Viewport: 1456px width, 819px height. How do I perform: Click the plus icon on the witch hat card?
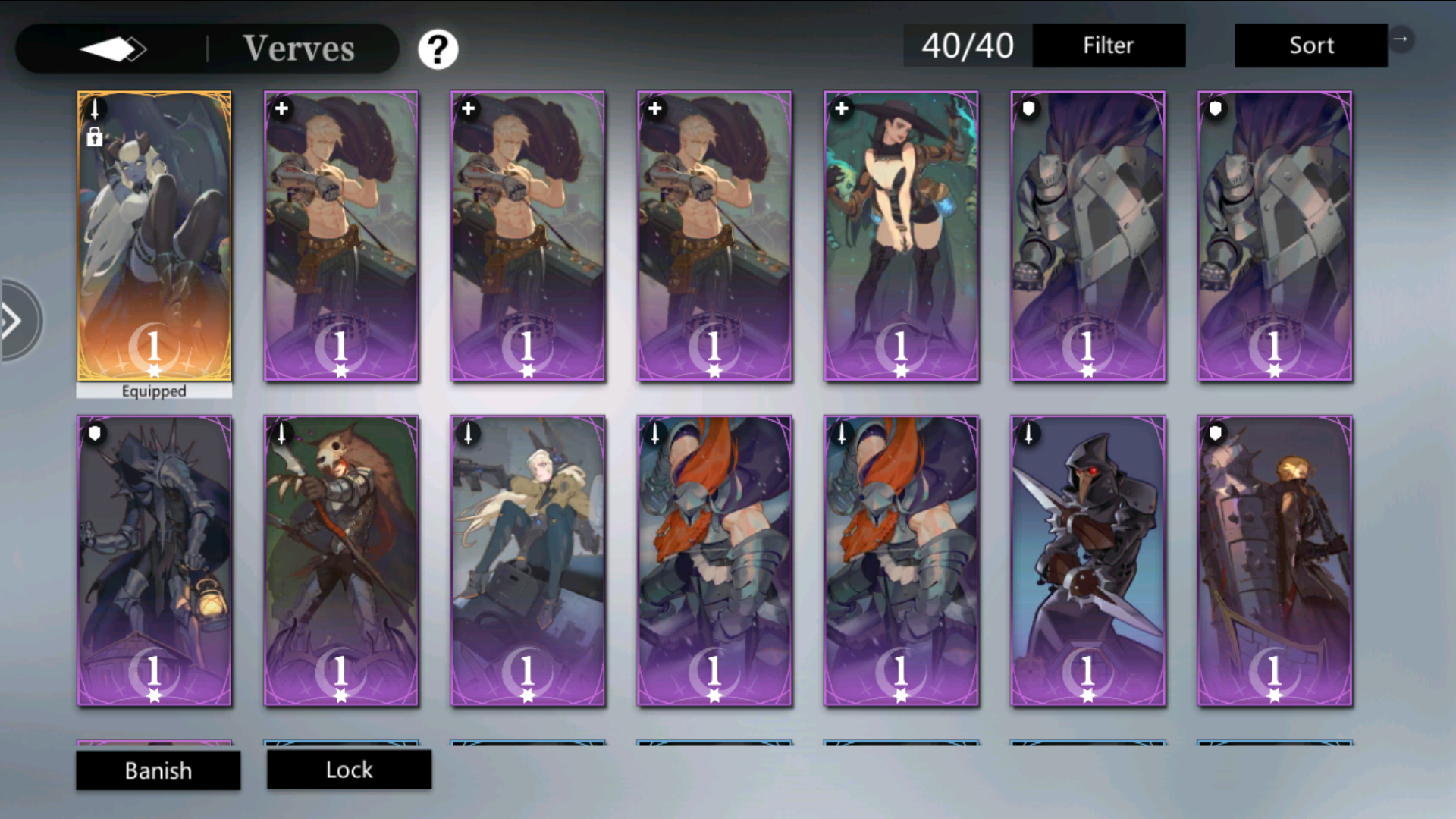pos(842,108)
